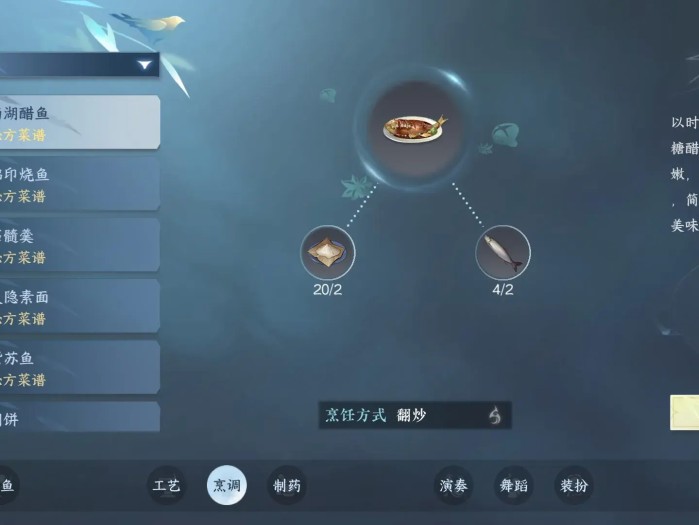The width and height of the screenshot is (699, 525).
Task: Open the 制药 medicine-making tab
Action: click(287, 486)
